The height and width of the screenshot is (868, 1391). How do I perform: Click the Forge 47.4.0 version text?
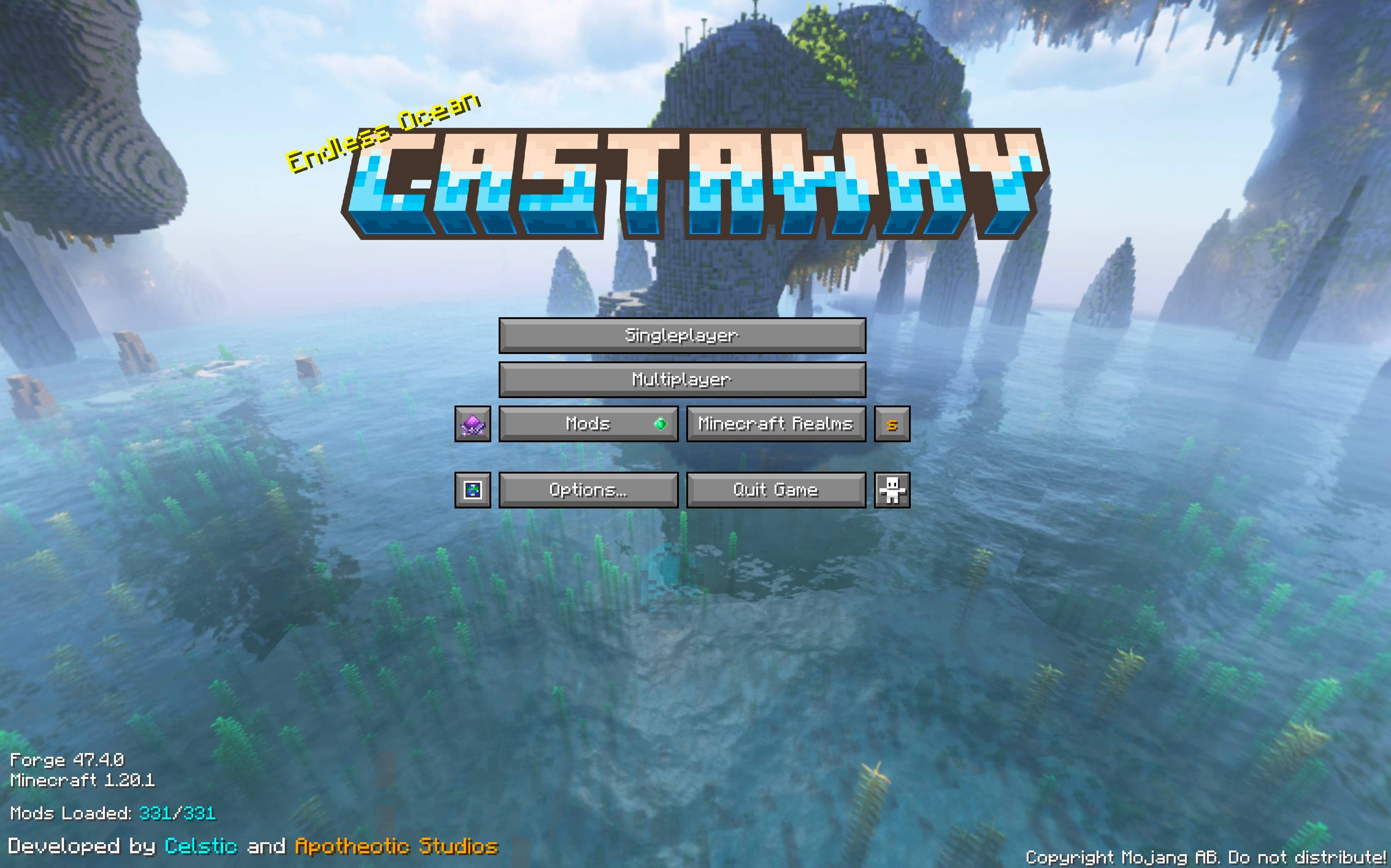[x=69, y=759]
